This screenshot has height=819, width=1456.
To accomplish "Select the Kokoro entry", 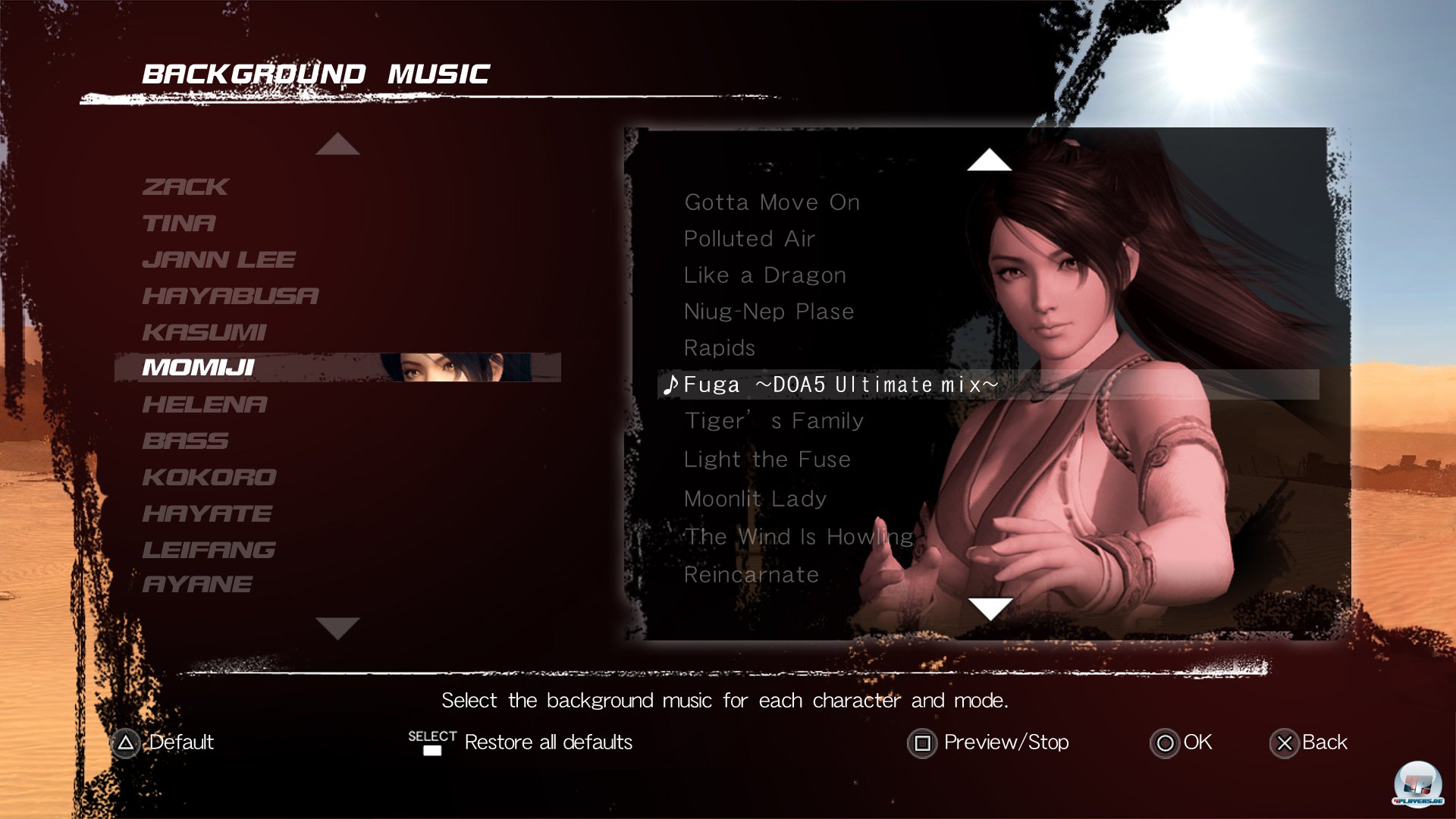I will (x=209, y=477).
